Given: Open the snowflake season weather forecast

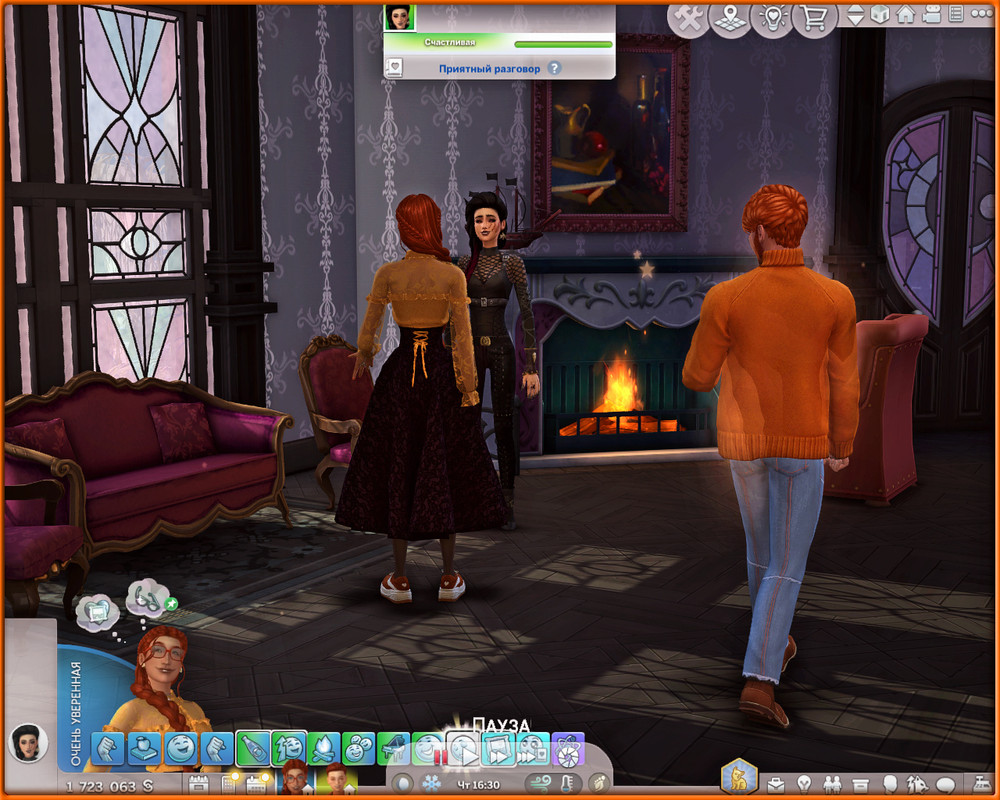Looking at the screenshot, I should point(431,783).
